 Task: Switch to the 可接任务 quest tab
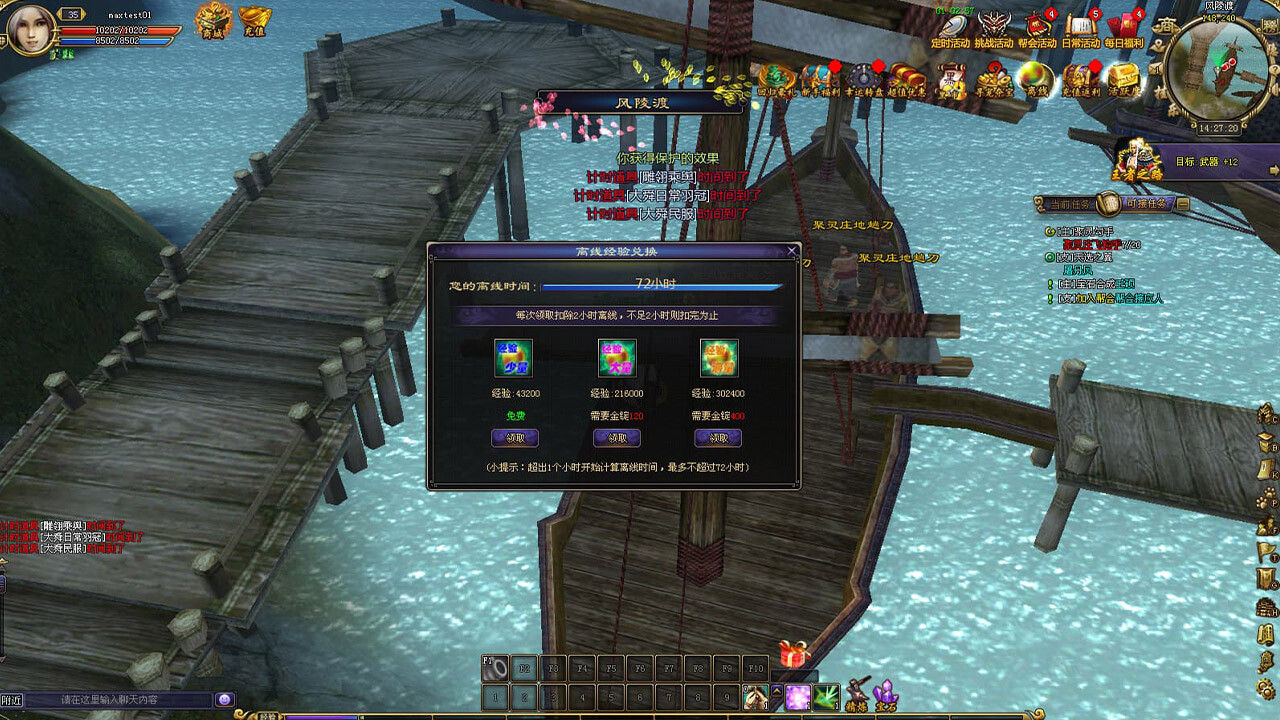[1146, 203]
